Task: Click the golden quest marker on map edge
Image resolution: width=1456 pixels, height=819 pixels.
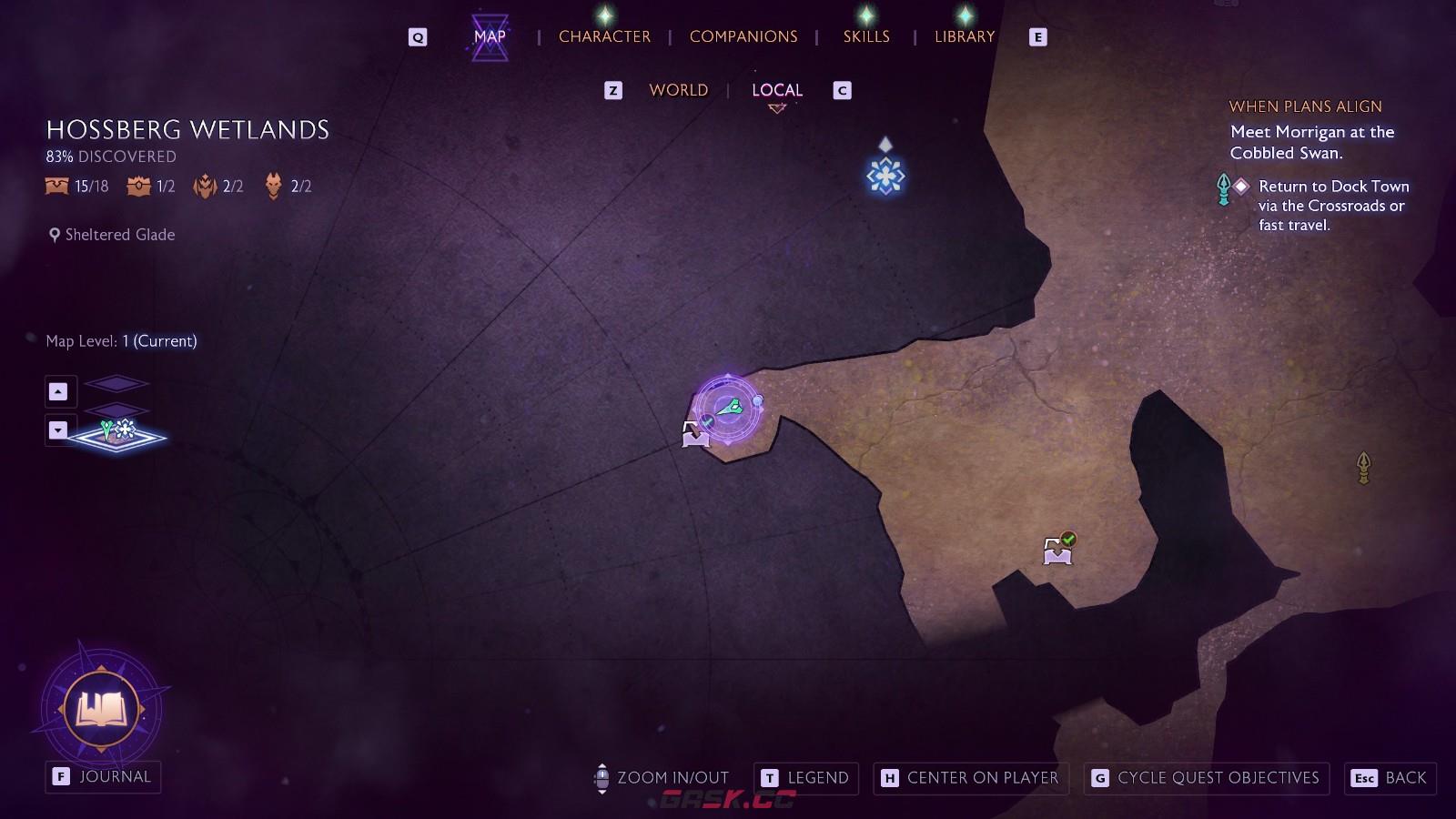Action: (1363, 468)
